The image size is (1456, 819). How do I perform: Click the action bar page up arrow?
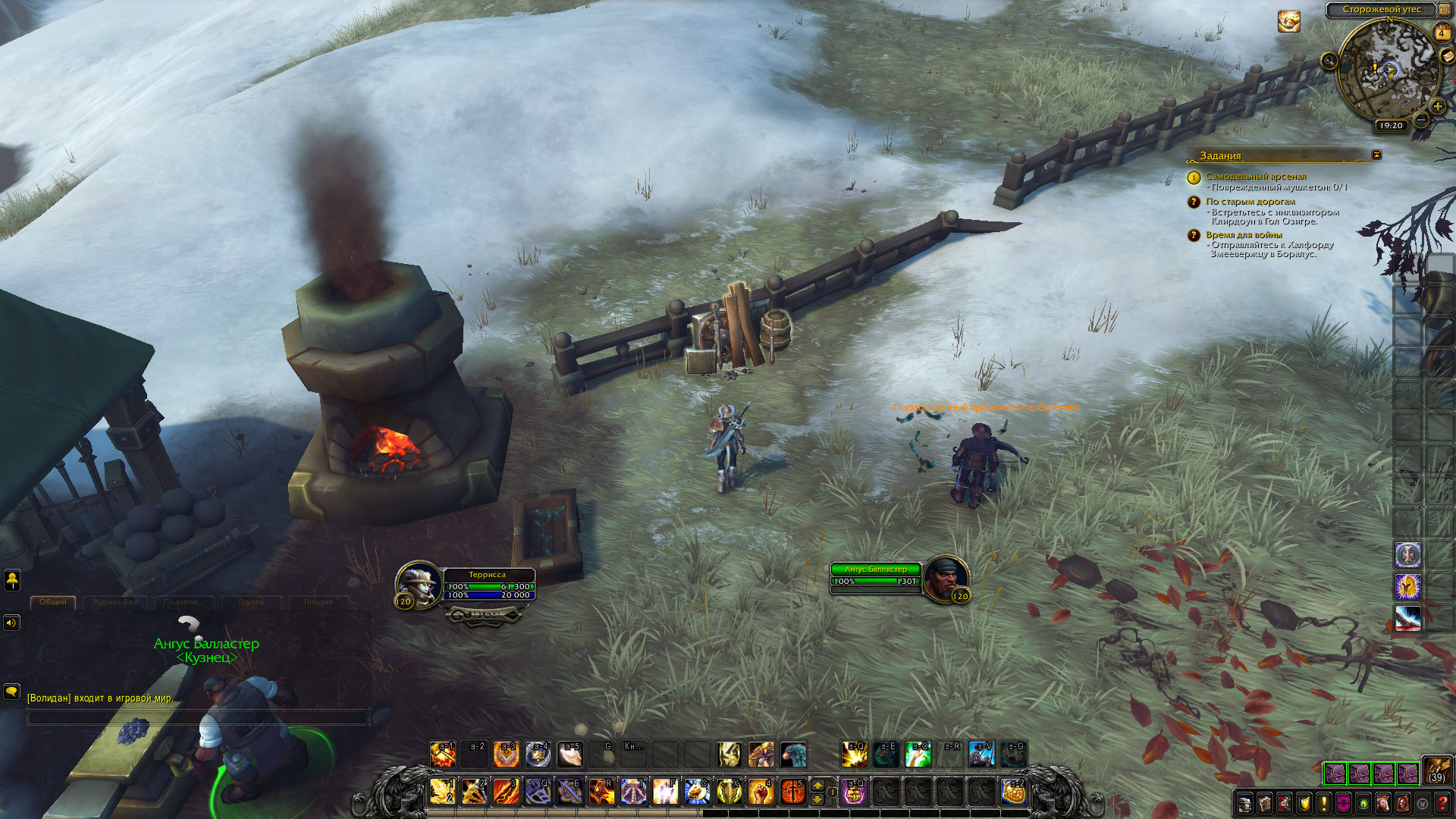[x=817, y=784]
